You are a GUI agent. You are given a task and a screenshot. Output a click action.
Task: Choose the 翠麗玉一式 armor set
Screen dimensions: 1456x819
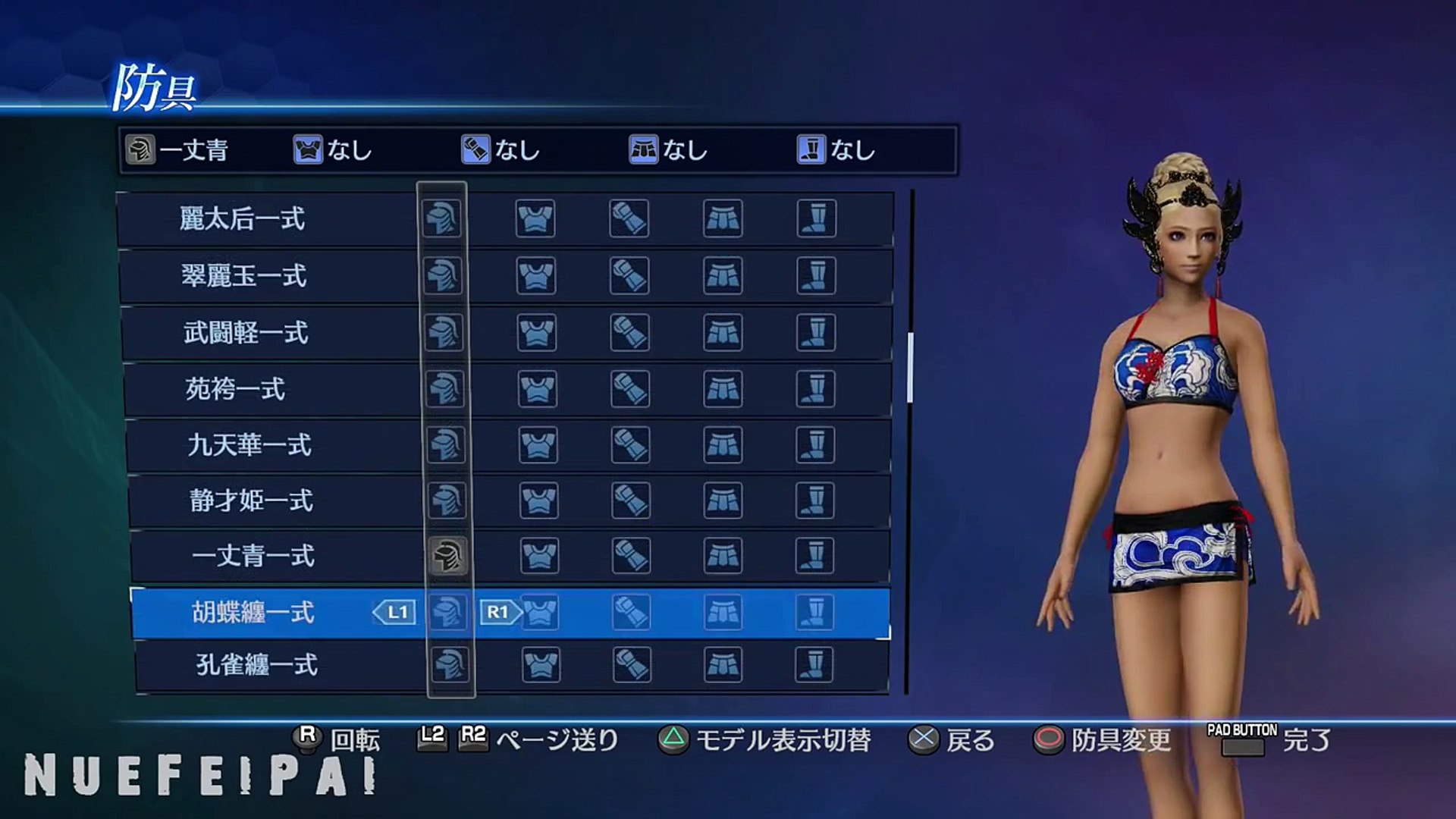244,276
